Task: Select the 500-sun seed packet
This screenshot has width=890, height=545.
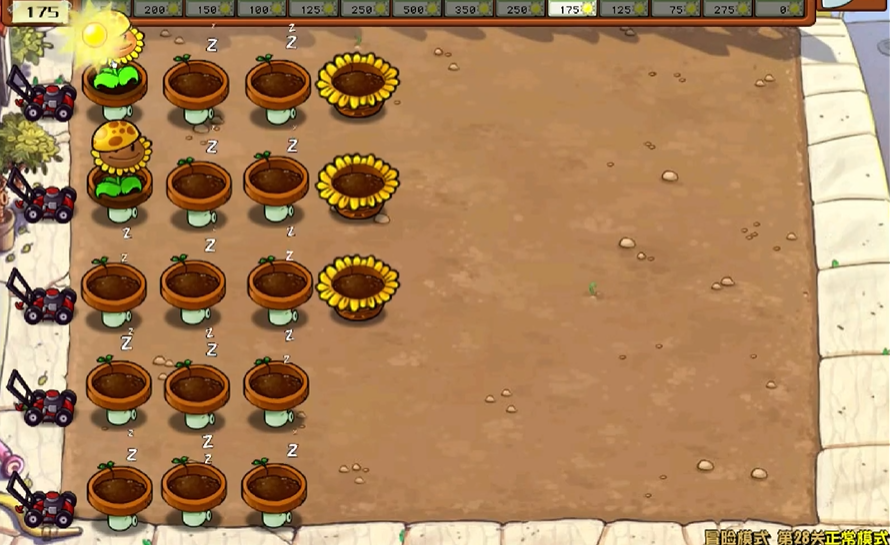Action: (417, 9)
